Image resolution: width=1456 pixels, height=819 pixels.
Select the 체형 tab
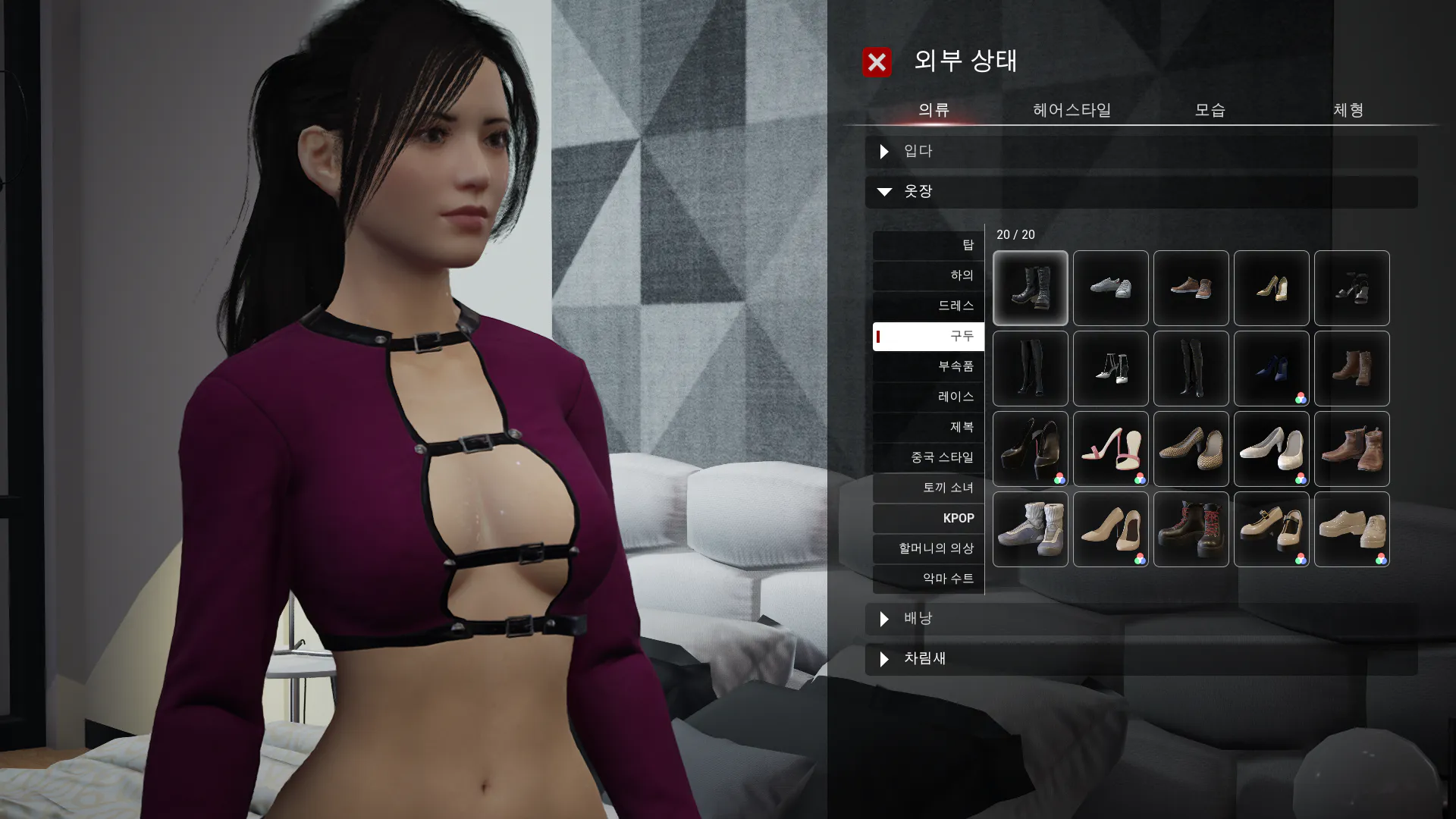click(x=1348, y=110)
